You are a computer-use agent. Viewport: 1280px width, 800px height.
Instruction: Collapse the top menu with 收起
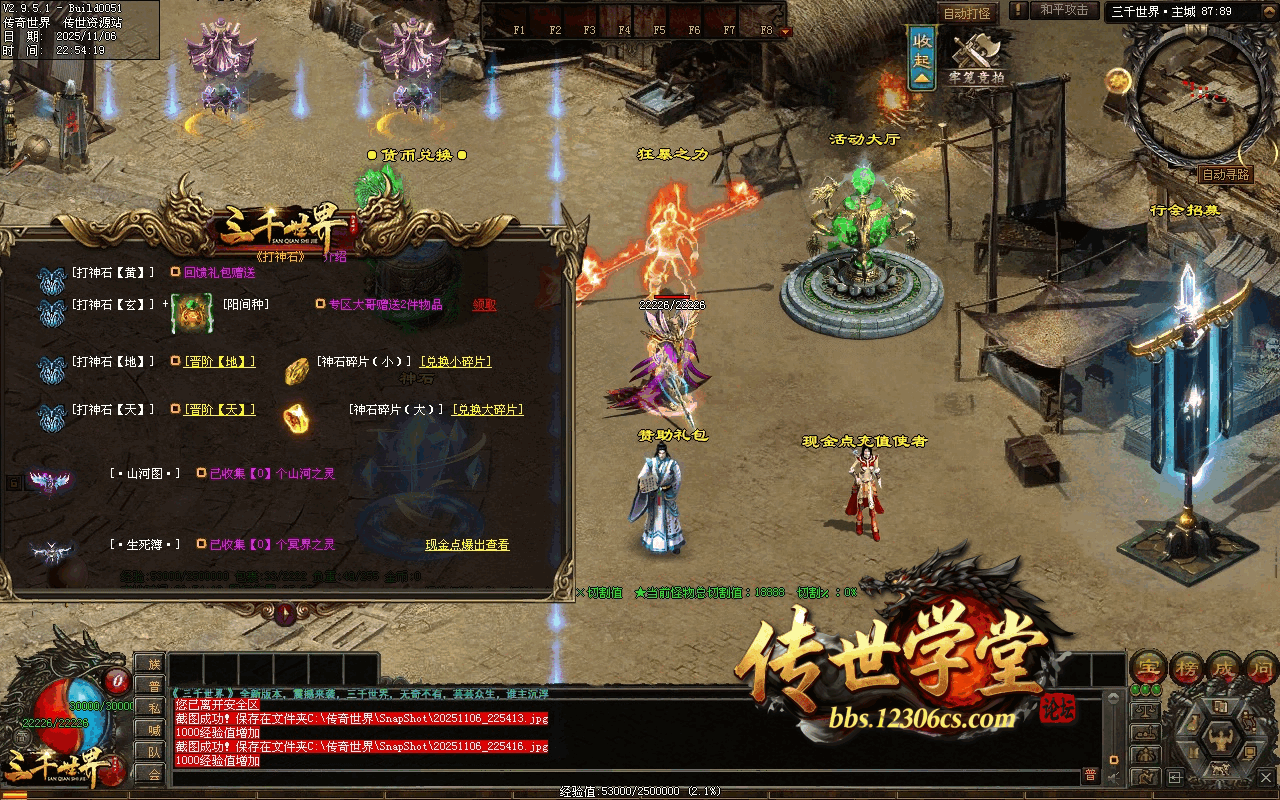click(922, 58)
